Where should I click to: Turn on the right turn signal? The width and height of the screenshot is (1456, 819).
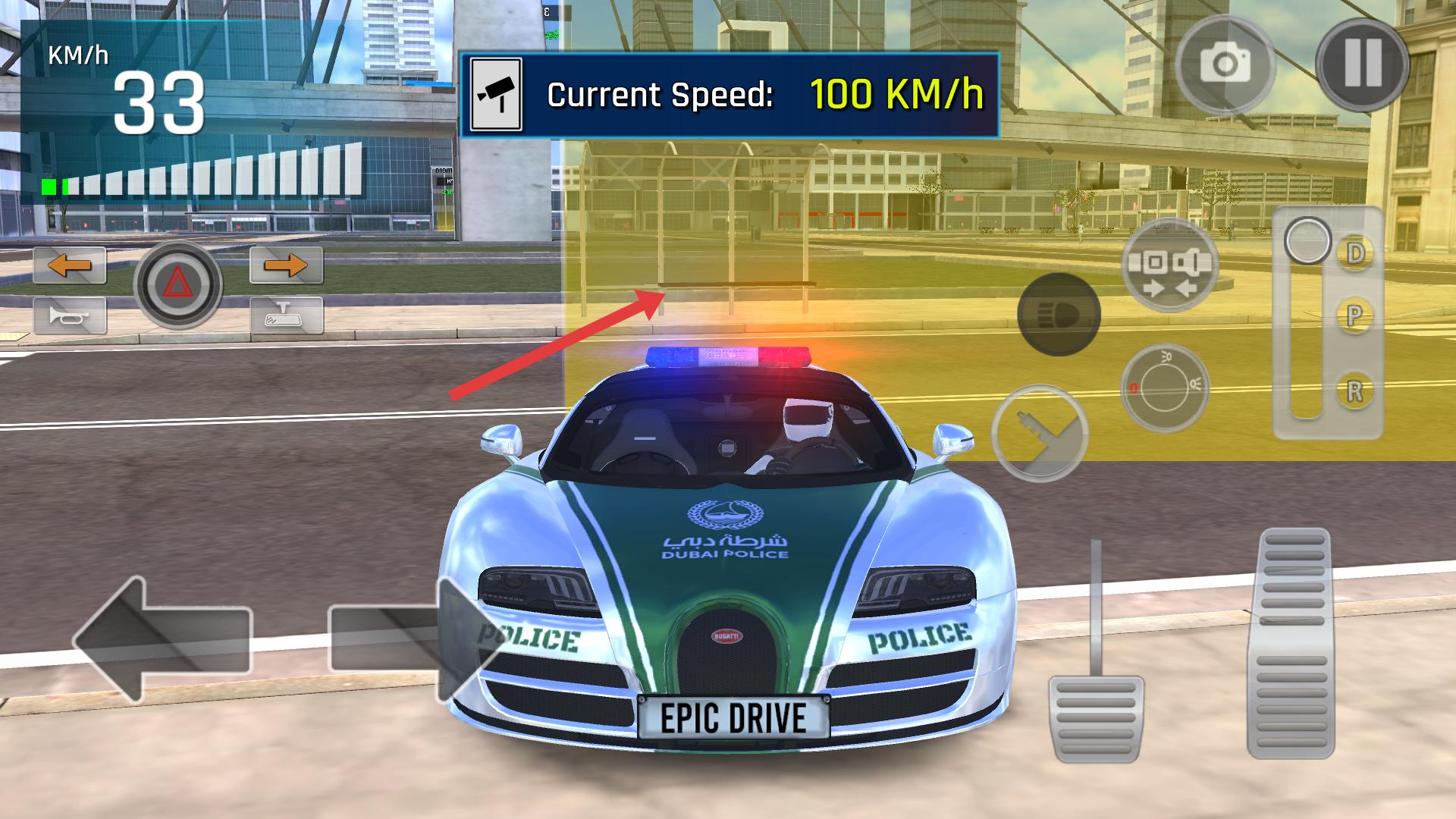click(x=286, y=265)
